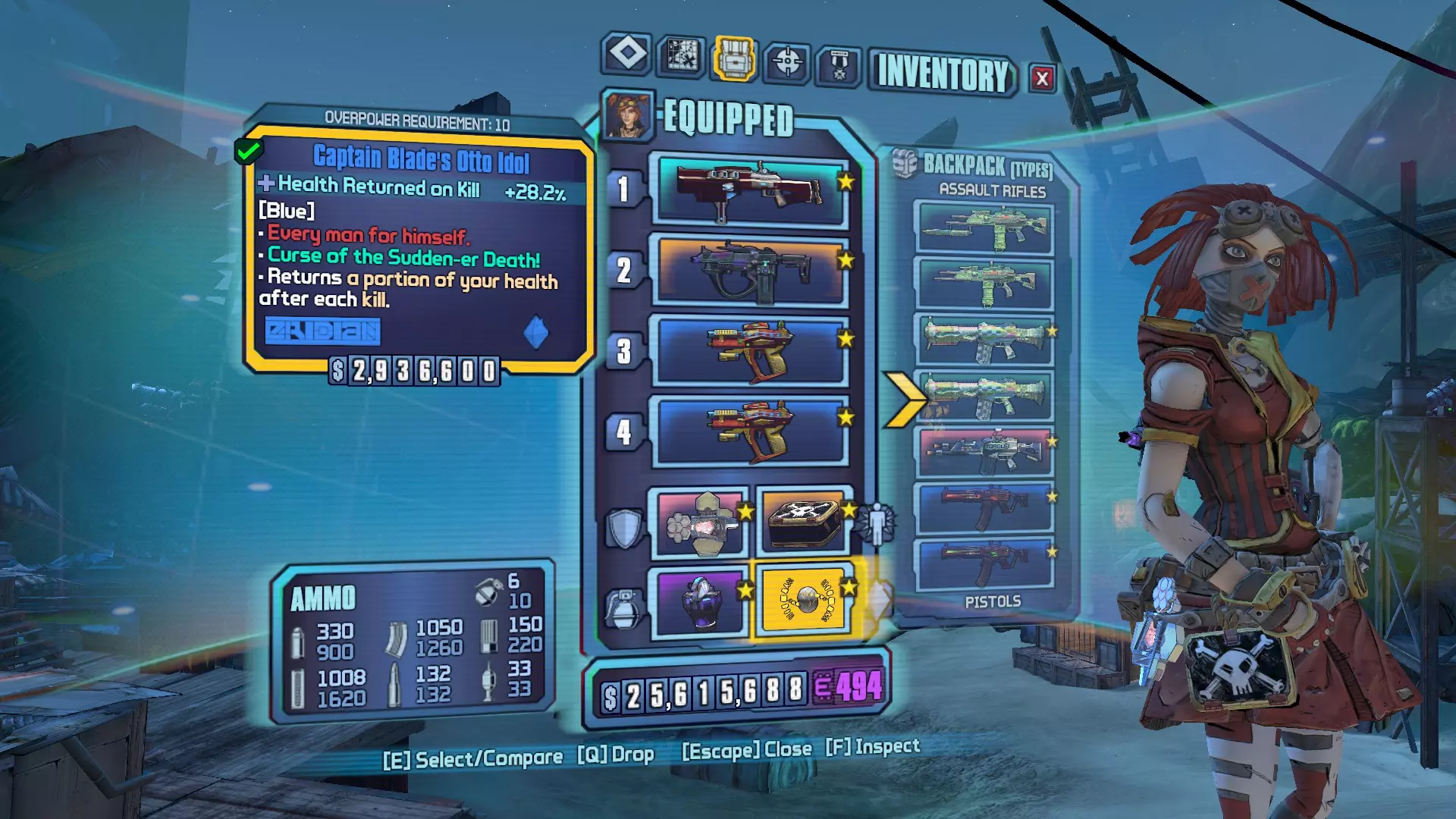Switch to the map tab
This screenshot has width=1456, height=819.
pos(681,56)
